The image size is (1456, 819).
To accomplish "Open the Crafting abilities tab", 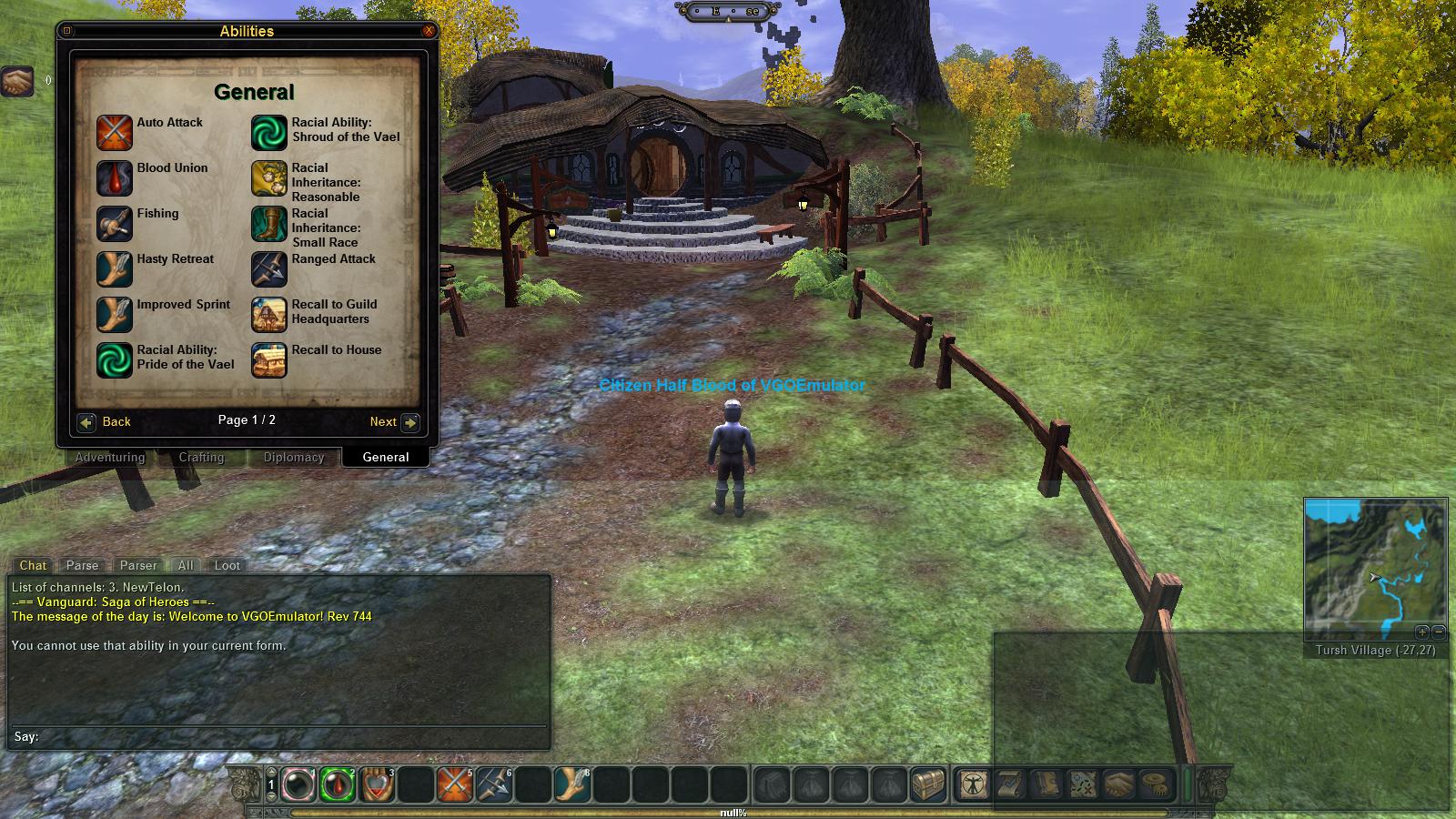I will point(201,457).
